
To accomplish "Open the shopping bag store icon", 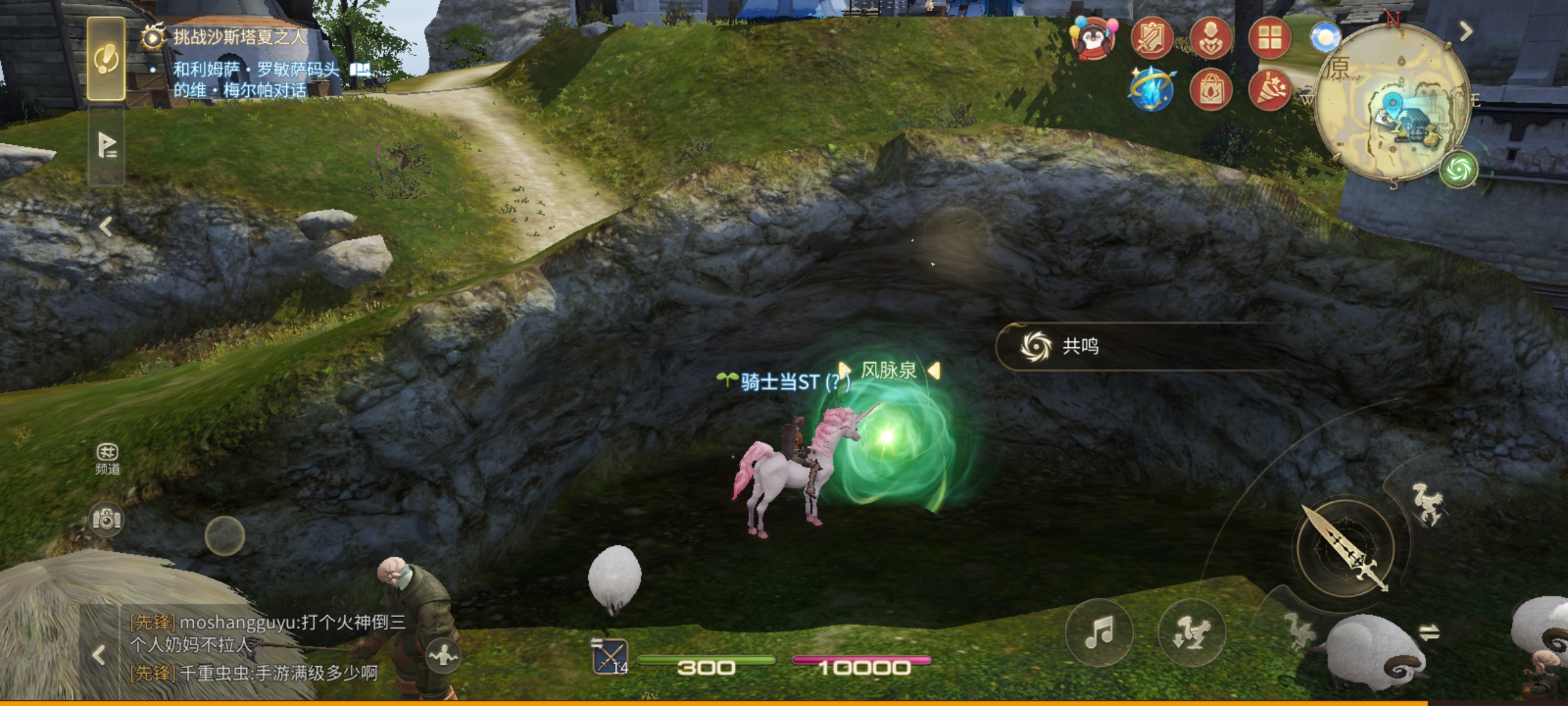I will pos(1211,90).
